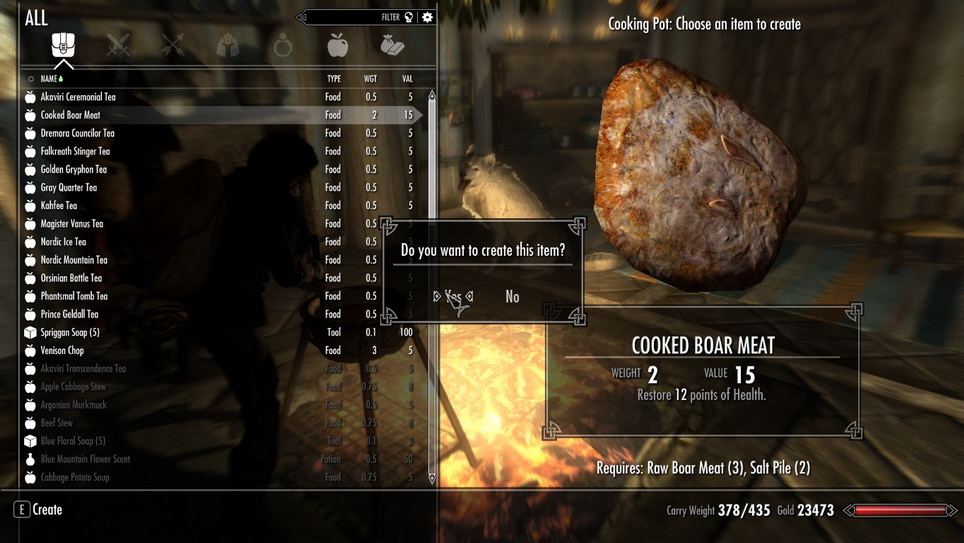This screenshot has height=543, width=964.
Task: Decline item creation with No
Action: tap(512, 297)
